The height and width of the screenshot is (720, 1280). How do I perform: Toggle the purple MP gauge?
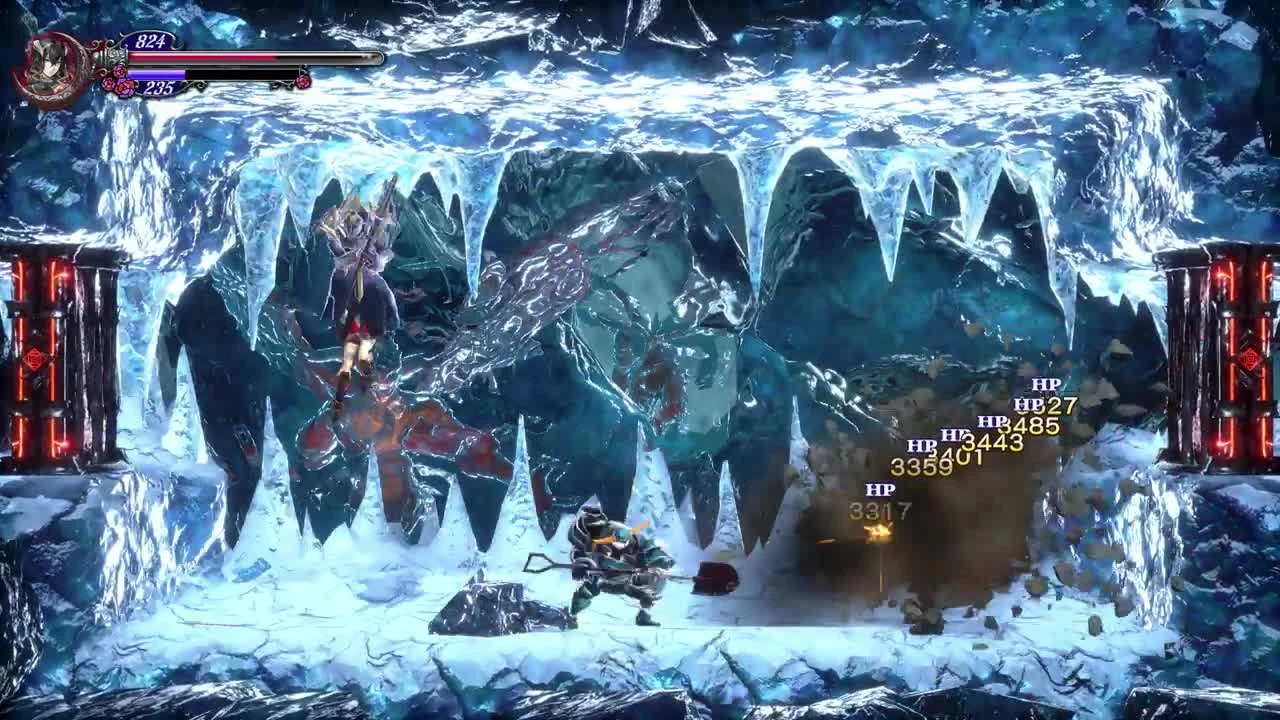coord(156,74)
